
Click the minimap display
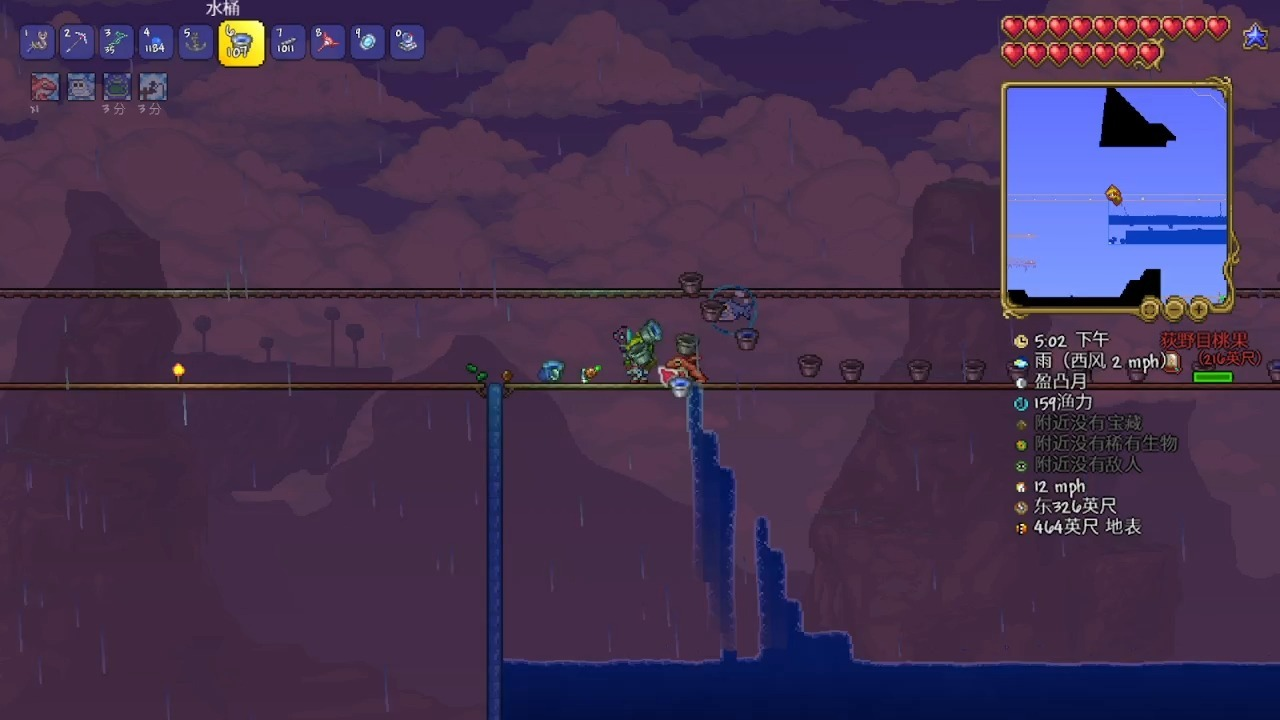click(x=1116, y=195)
